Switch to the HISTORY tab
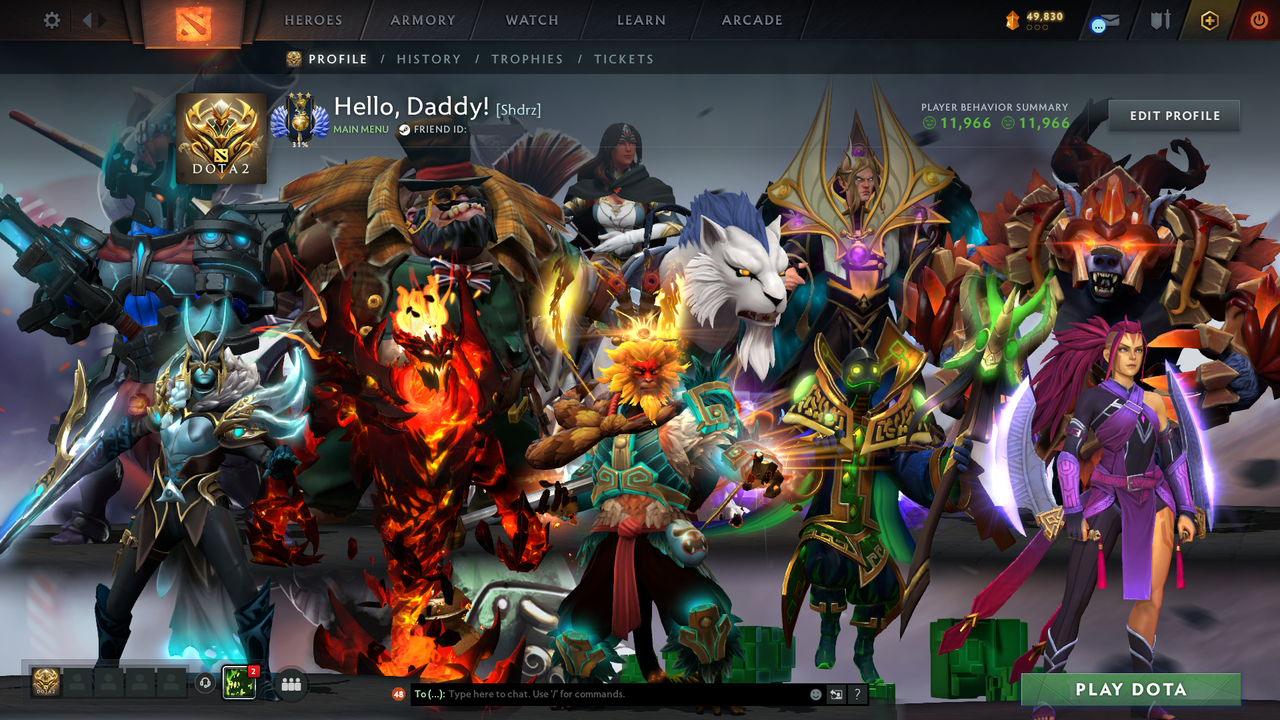 click(428, 59)
